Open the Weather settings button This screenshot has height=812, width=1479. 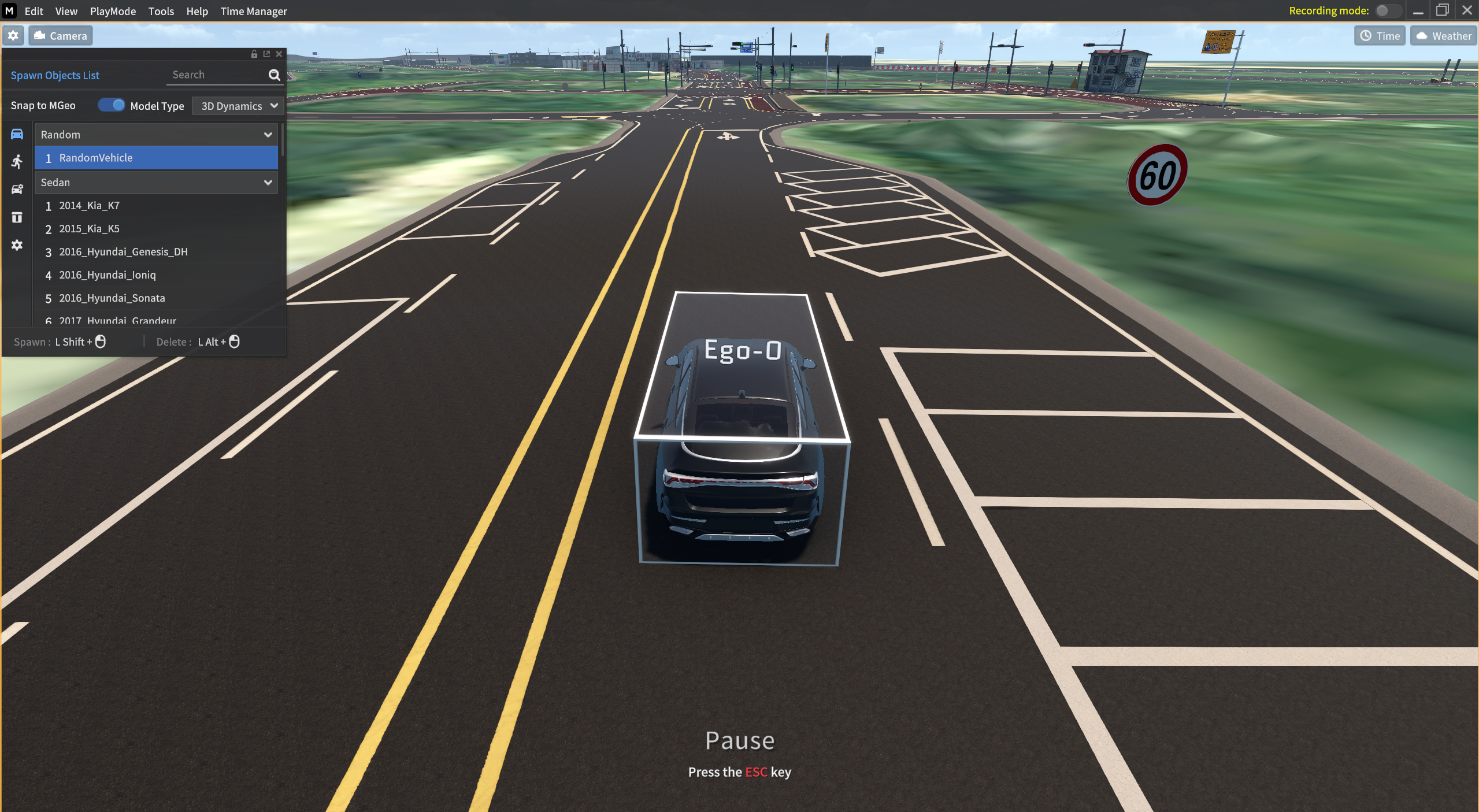click(1443, 36)
